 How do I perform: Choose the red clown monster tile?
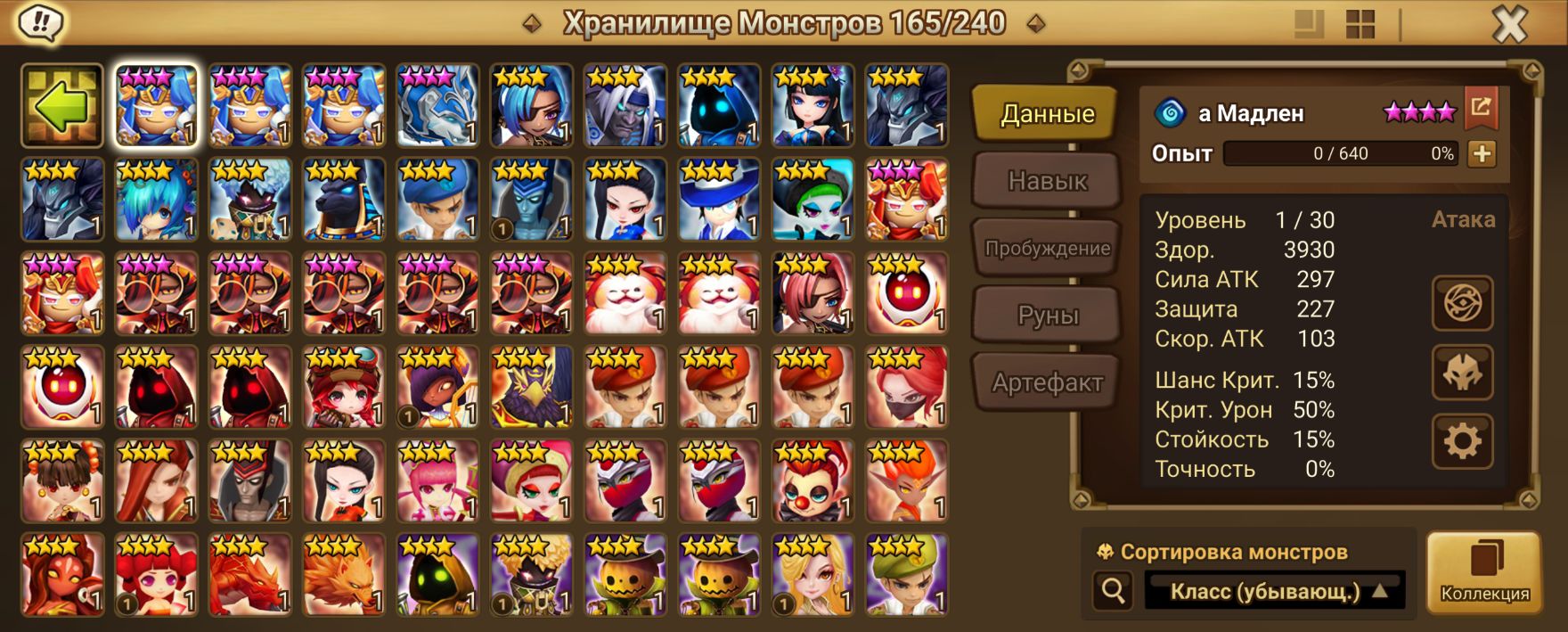813,481
